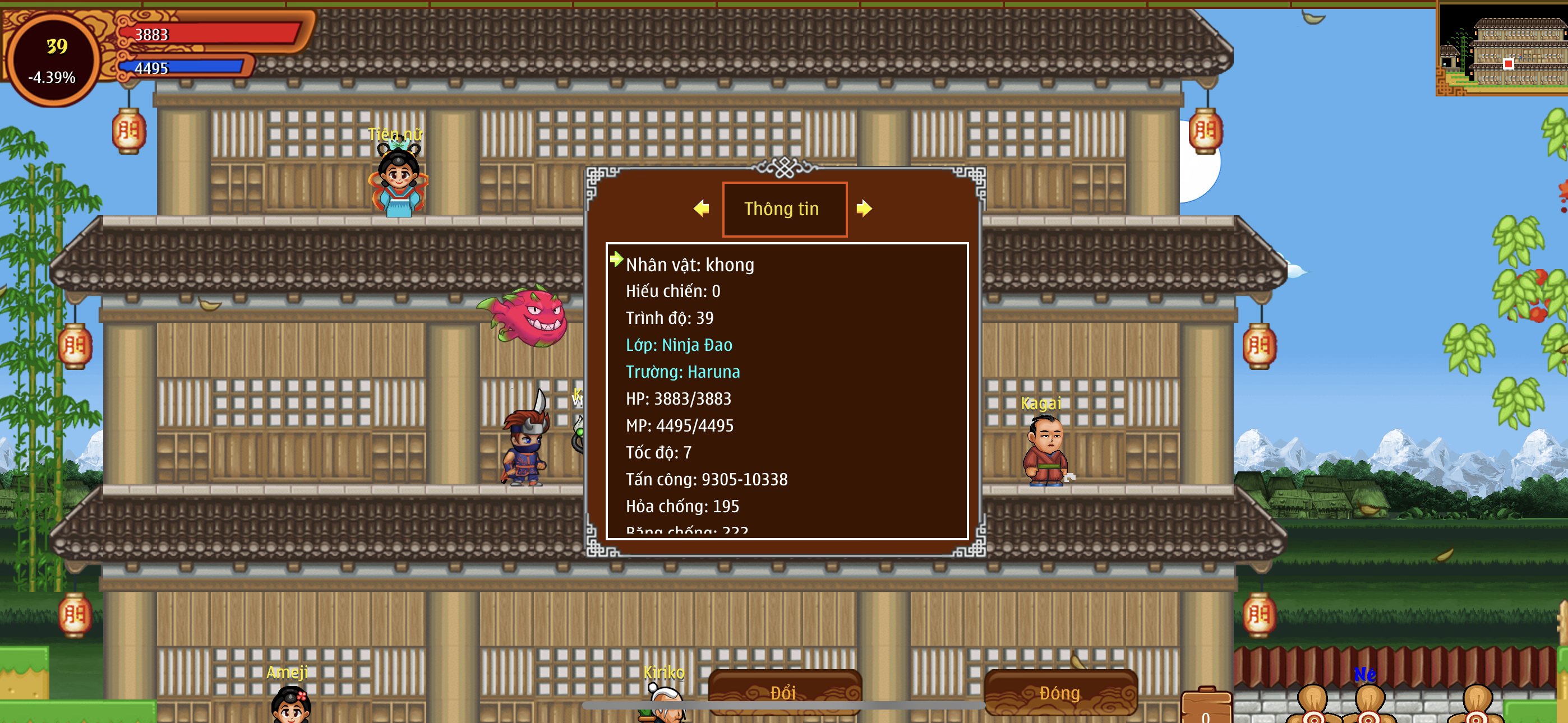This screenshot has height=723, width=1568.
Task: Select the Nhân vật: khong row
Action: point(690,265)
